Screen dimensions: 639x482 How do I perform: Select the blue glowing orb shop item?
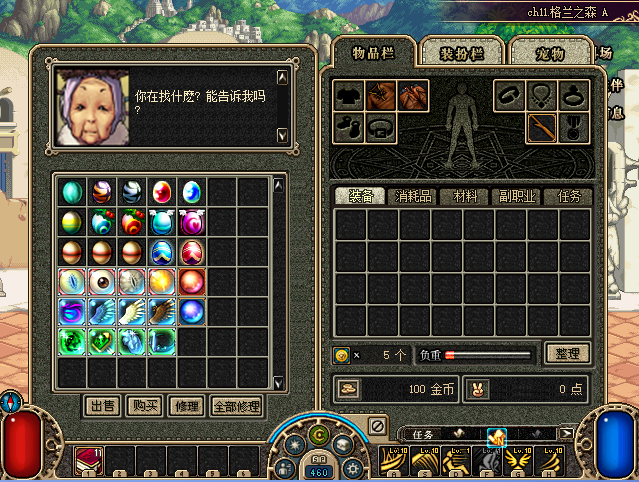click(192, 312)
